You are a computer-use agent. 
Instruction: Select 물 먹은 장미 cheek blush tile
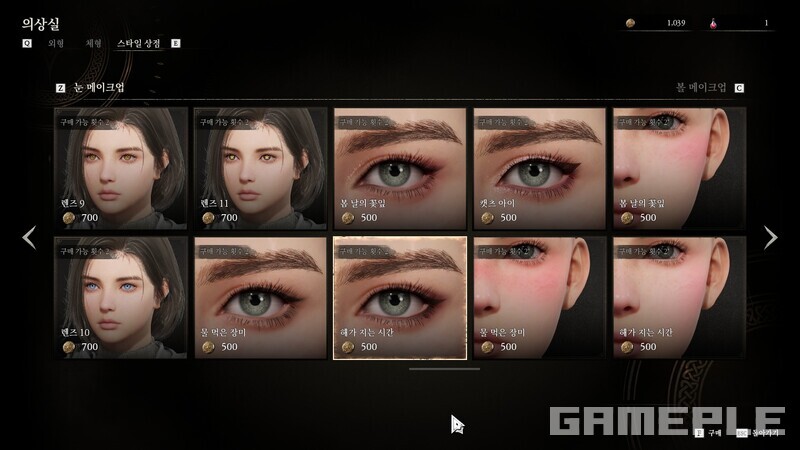point(539,297)
